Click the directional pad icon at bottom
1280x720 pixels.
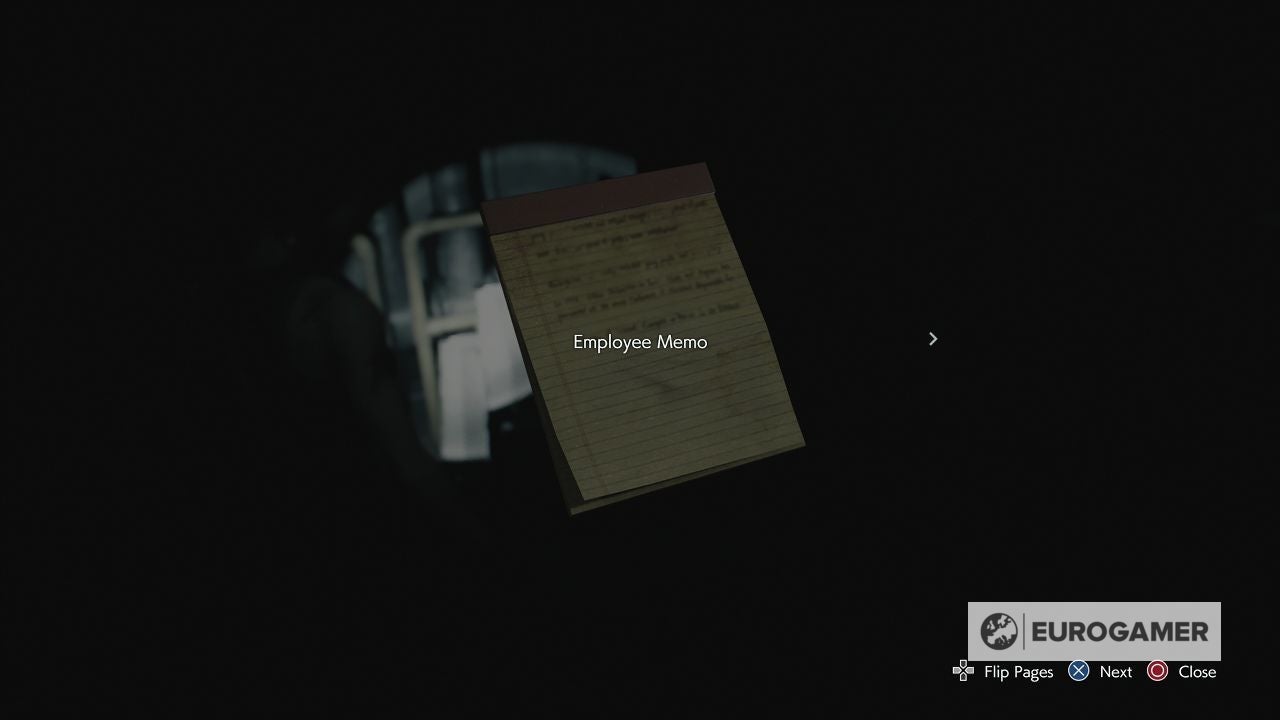(963, 671)
